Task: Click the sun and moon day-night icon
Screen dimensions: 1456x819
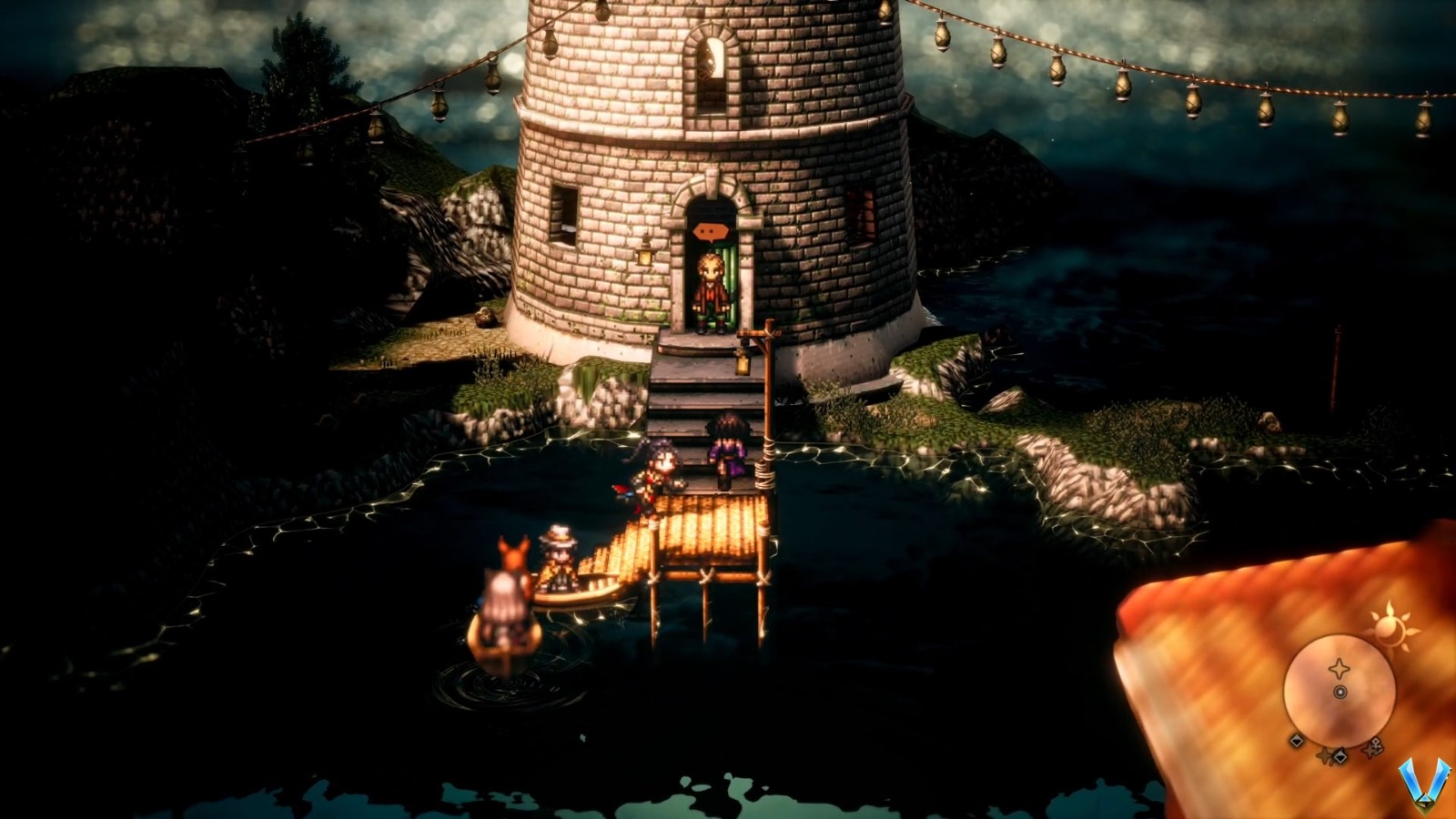Action: coord(1390,627)
